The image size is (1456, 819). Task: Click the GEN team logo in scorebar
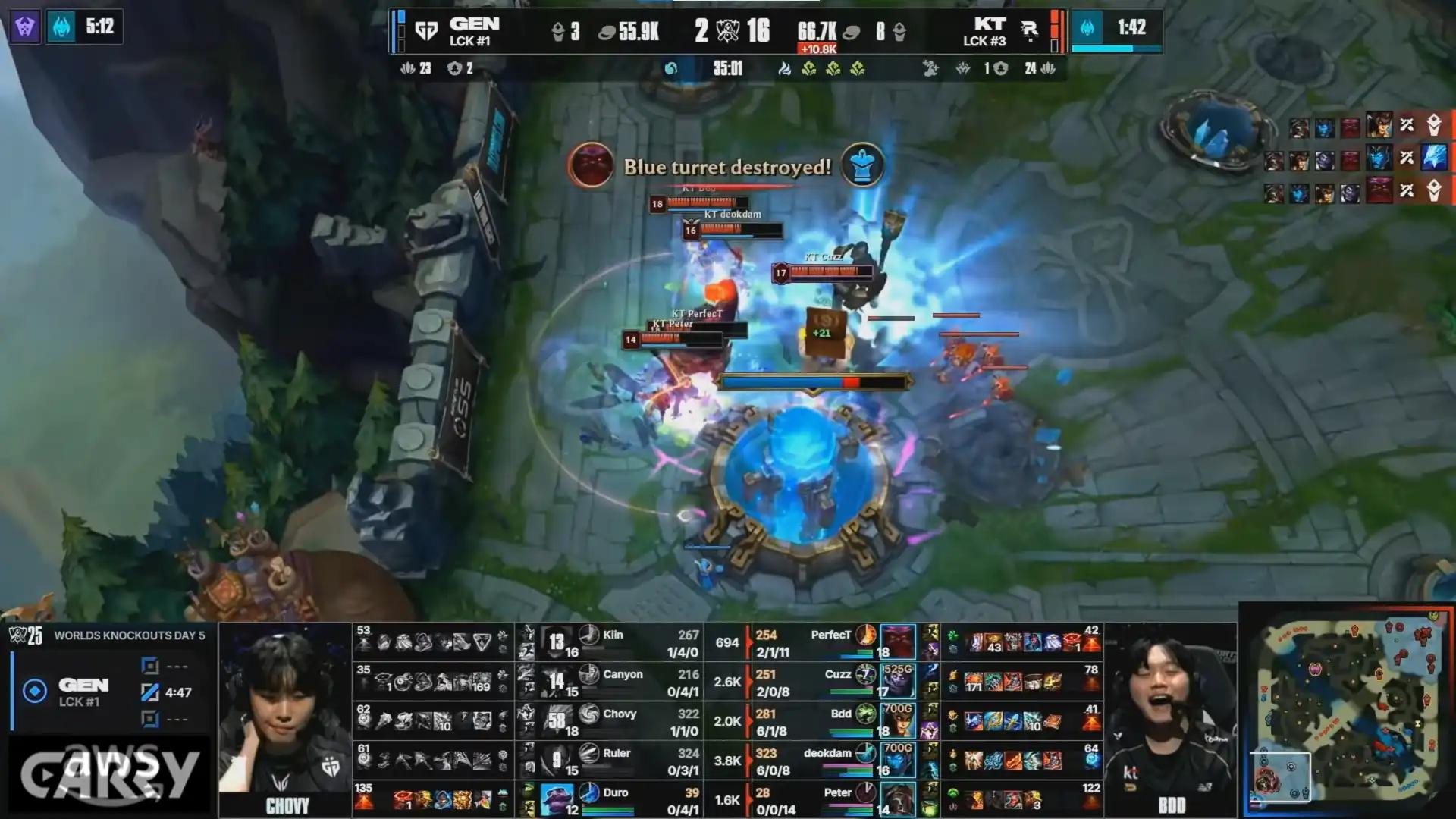pos(426,31)
